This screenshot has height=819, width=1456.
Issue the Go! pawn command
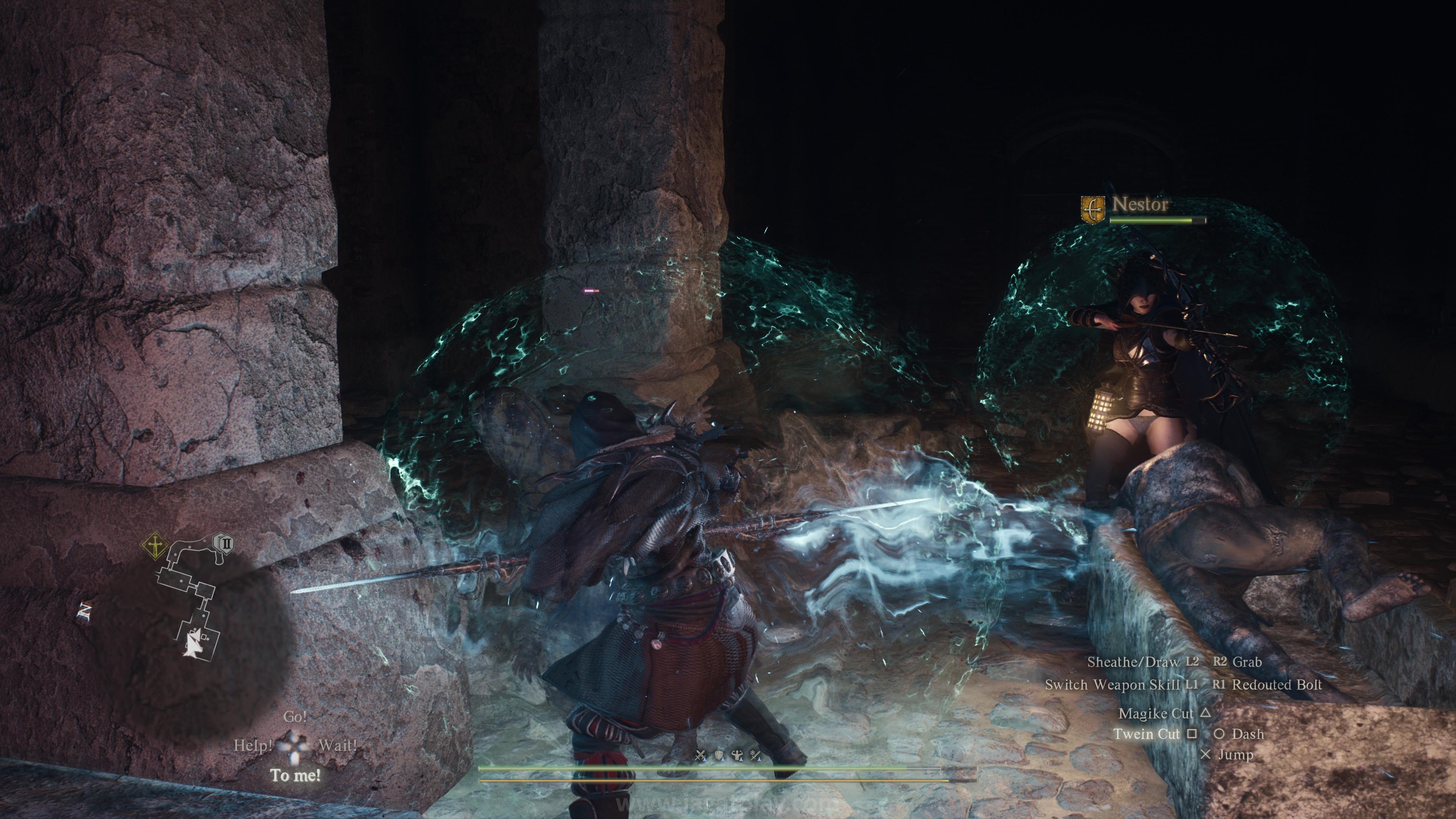click(x=295, y=717)
